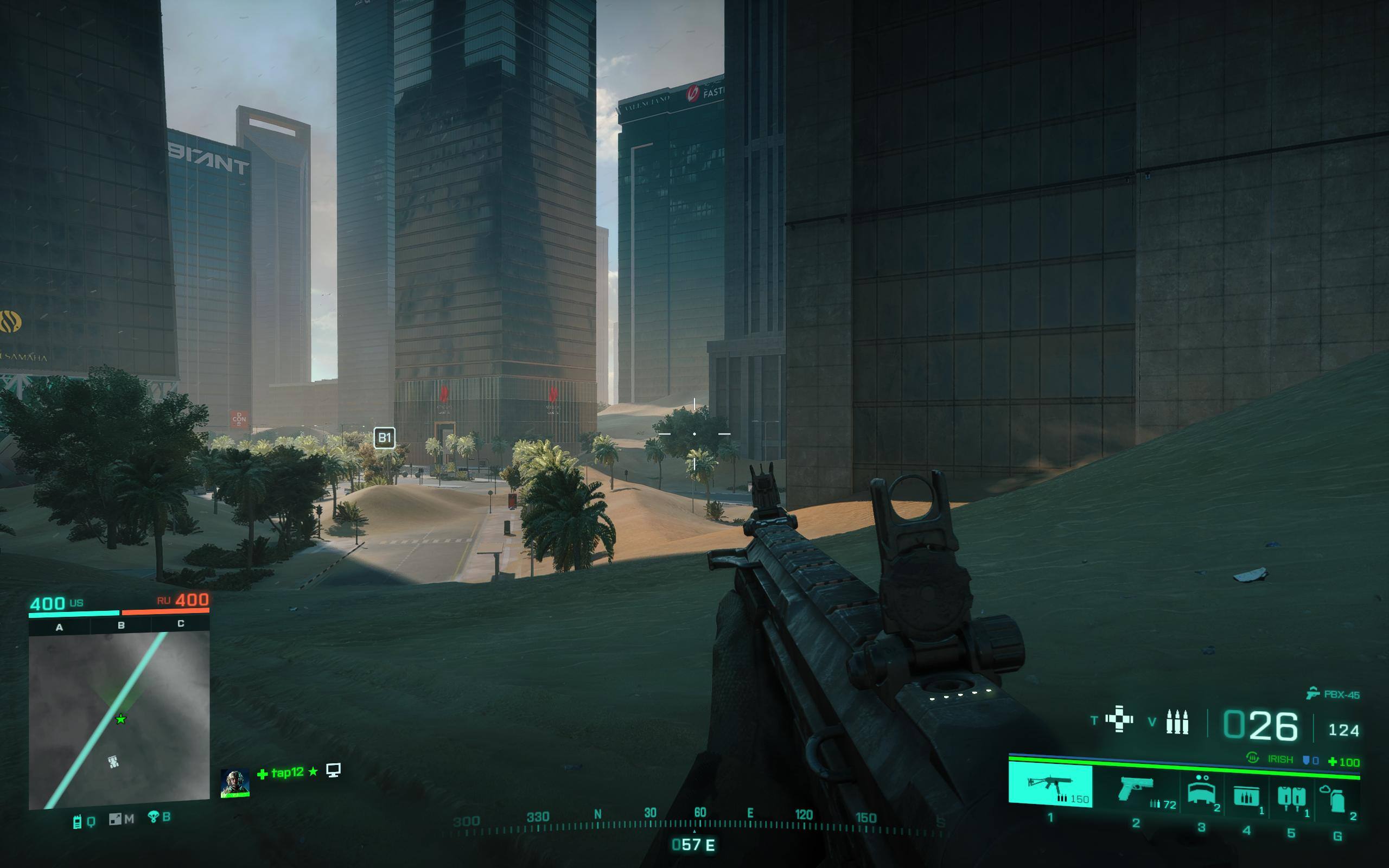Select the smoke grenade slot
The height and width of the screenshot is (868, 1389).
[x=1337, y=797]
